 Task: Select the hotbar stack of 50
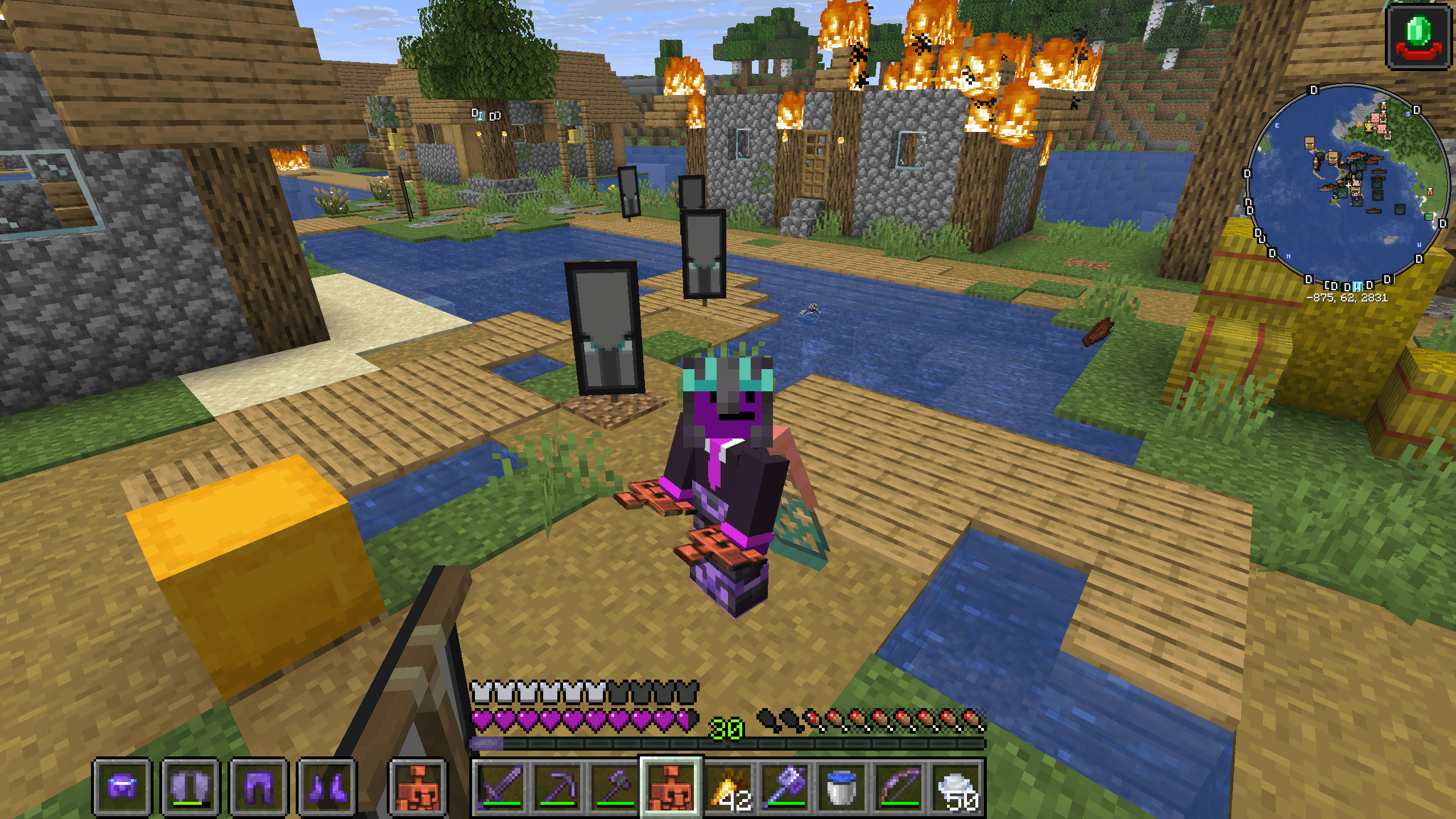click(957, 787)
